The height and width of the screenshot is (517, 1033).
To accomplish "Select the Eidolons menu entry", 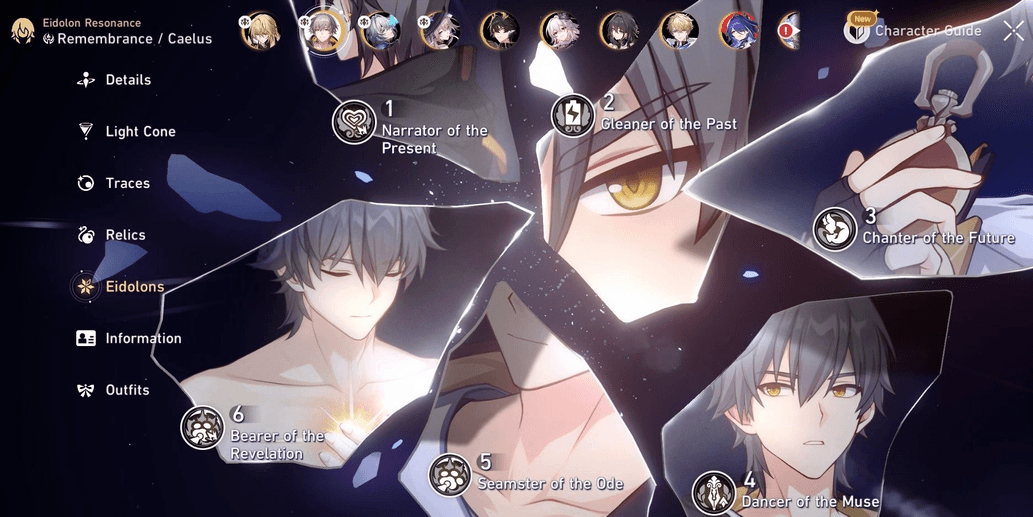I will [x=134, y=287].
